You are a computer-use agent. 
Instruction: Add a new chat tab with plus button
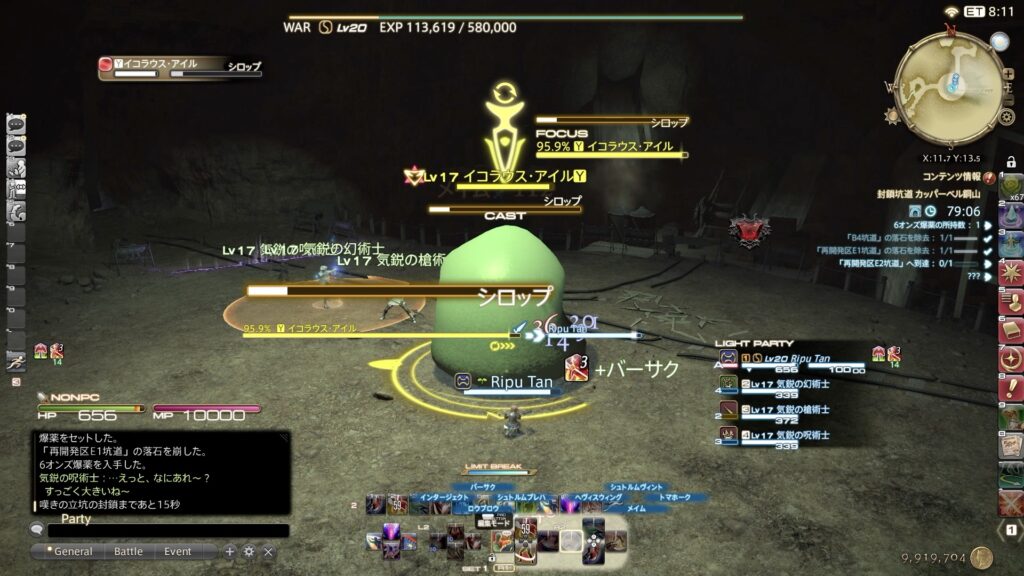click(230, 551)
